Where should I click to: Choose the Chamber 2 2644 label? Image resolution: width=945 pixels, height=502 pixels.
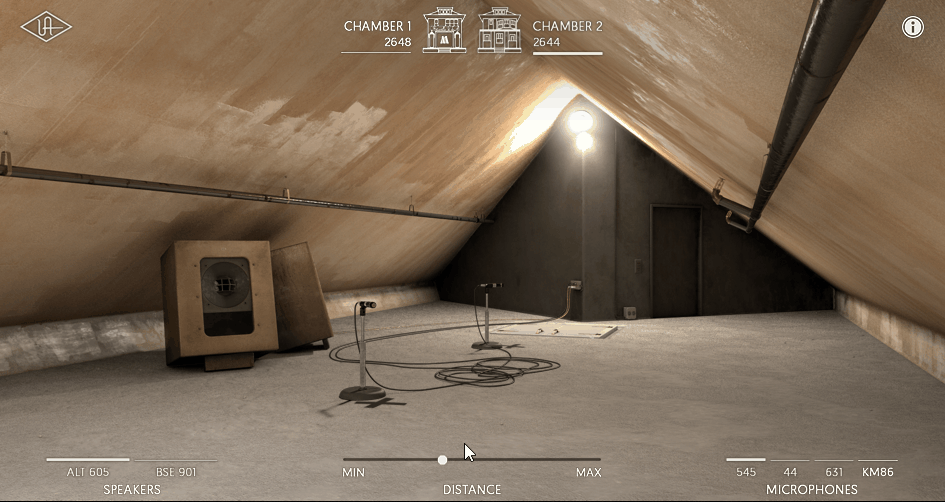click(x=567, y=34)
